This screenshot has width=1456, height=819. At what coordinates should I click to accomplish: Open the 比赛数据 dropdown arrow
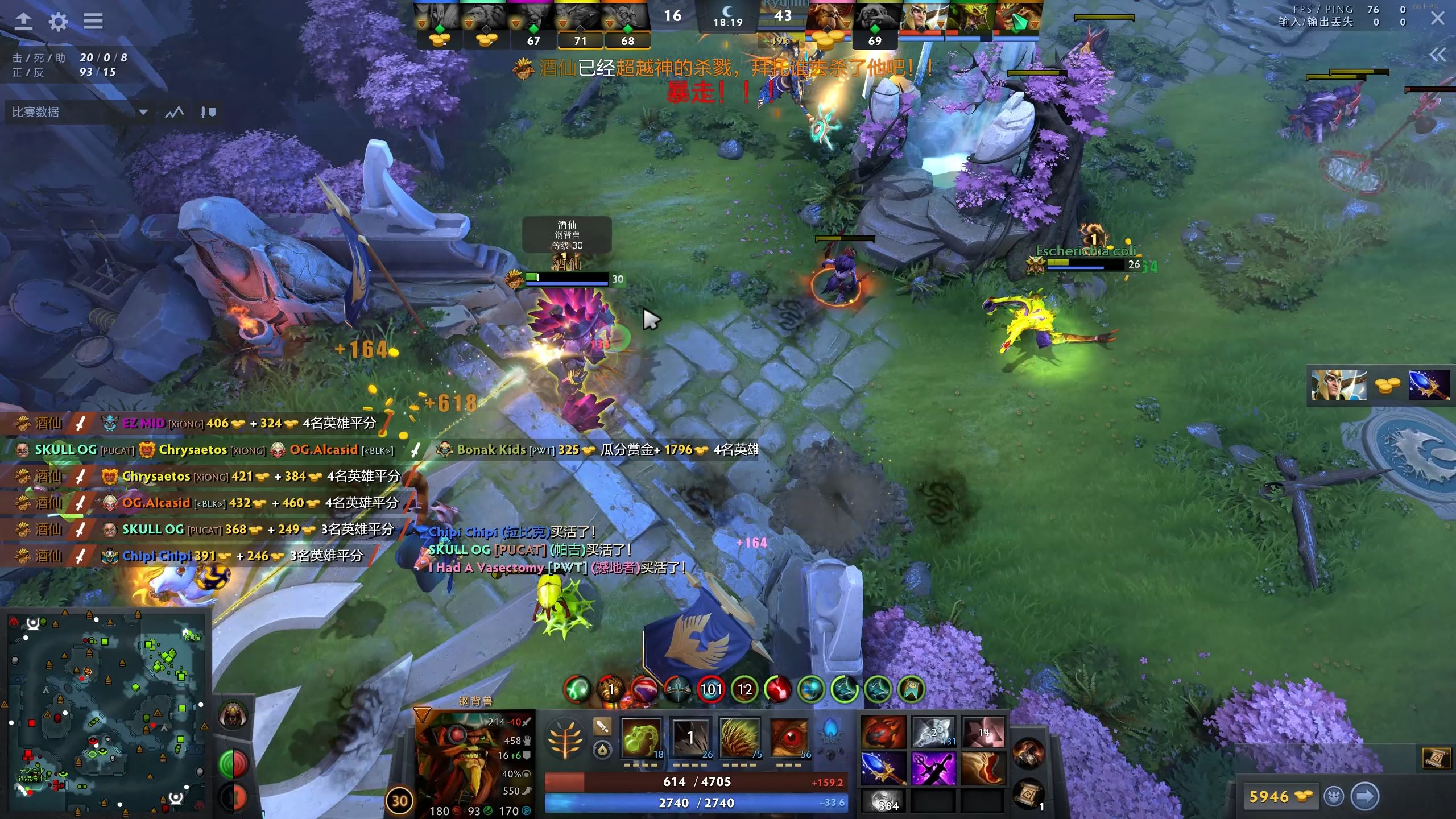[144, 113]
